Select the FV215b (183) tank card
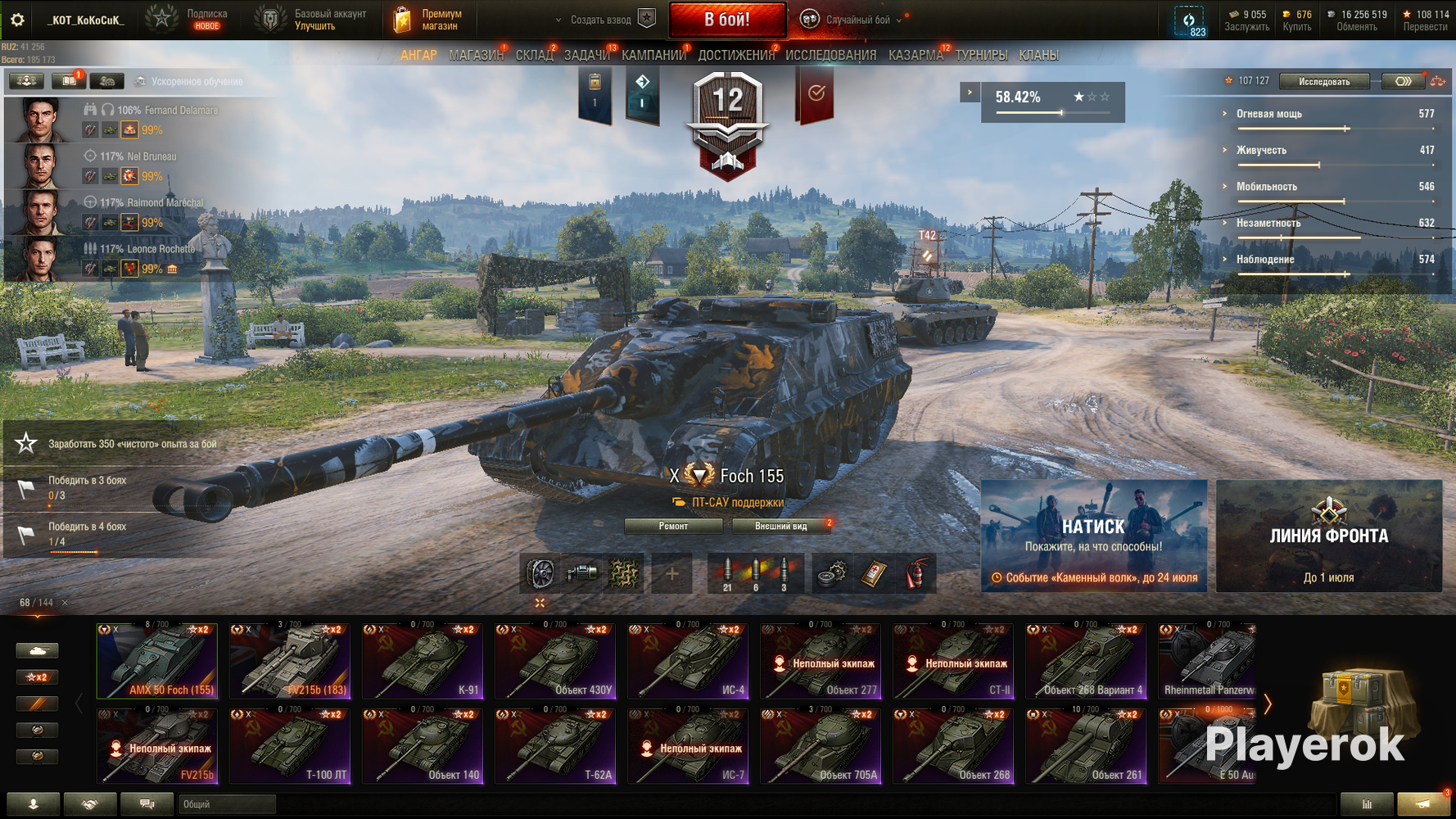The height and width of the screenshot is (819, 1456). tap(290, 662)
